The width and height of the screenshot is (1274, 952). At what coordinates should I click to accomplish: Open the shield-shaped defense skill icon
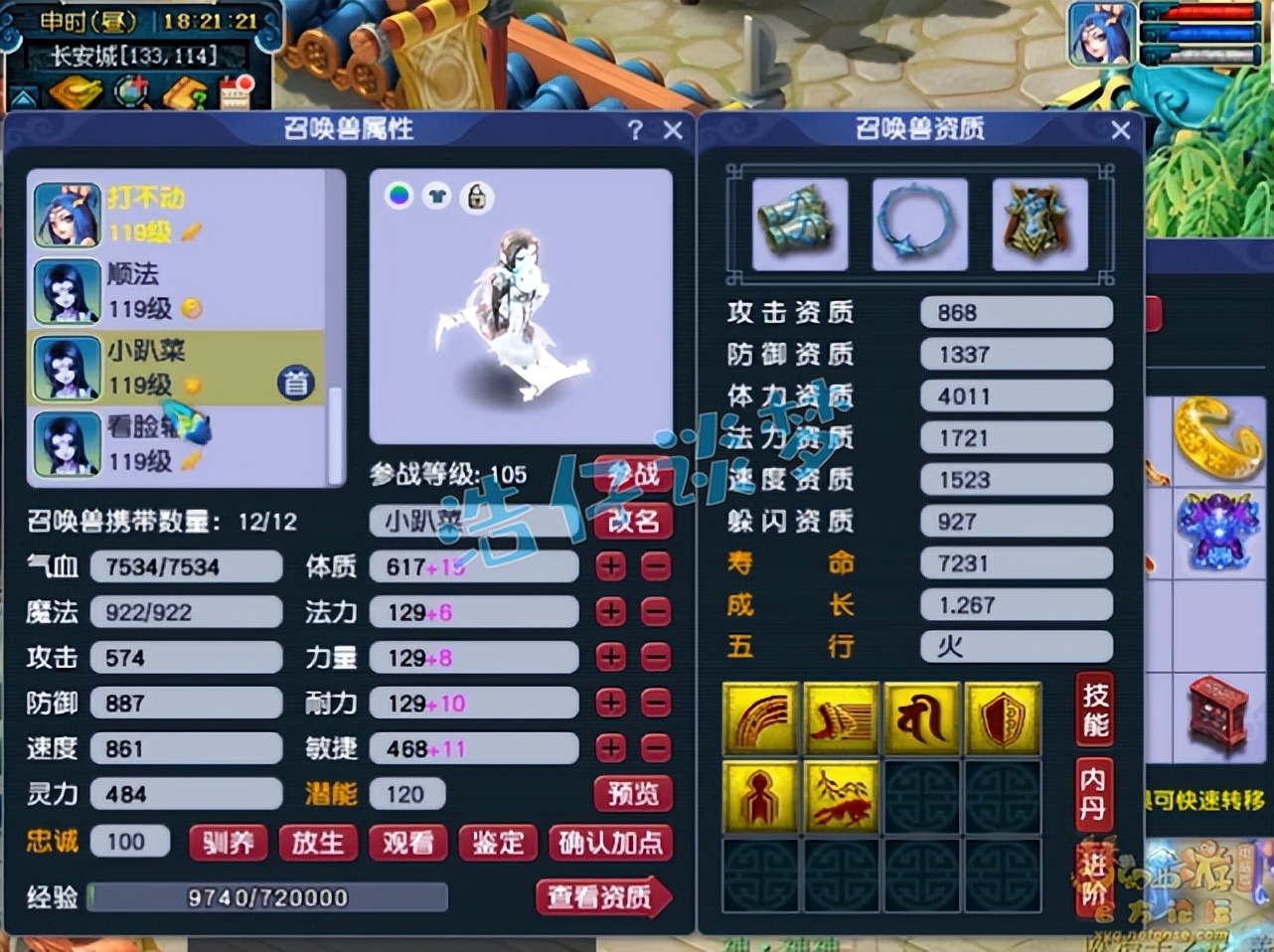click(x=1001, y=718)
